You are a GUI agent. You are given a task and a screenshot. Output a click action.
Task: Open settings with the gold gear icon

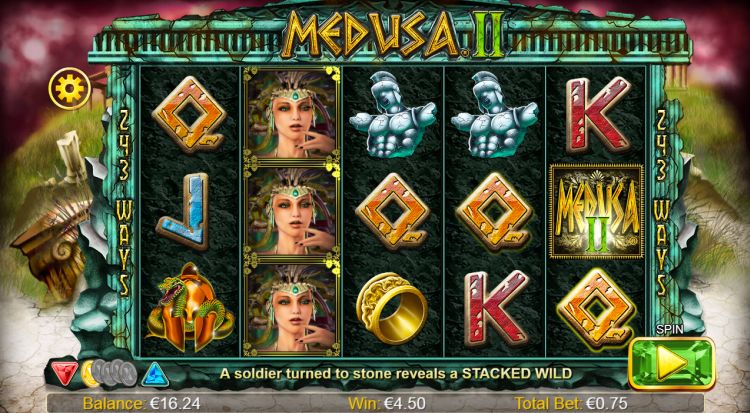(70, 88)
